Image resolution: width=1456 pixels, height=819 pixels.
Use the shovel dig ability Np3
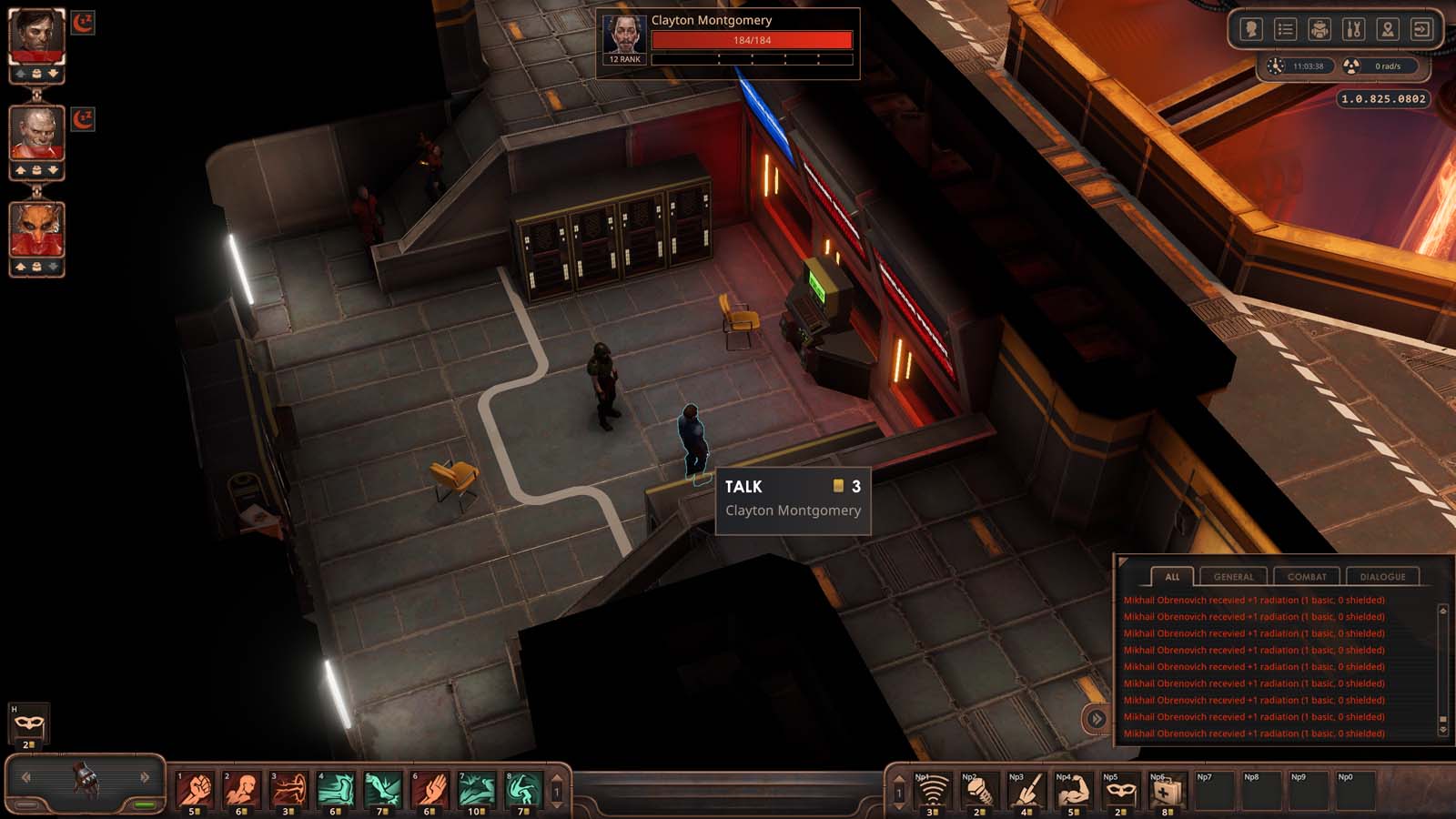coord(1026,790)
